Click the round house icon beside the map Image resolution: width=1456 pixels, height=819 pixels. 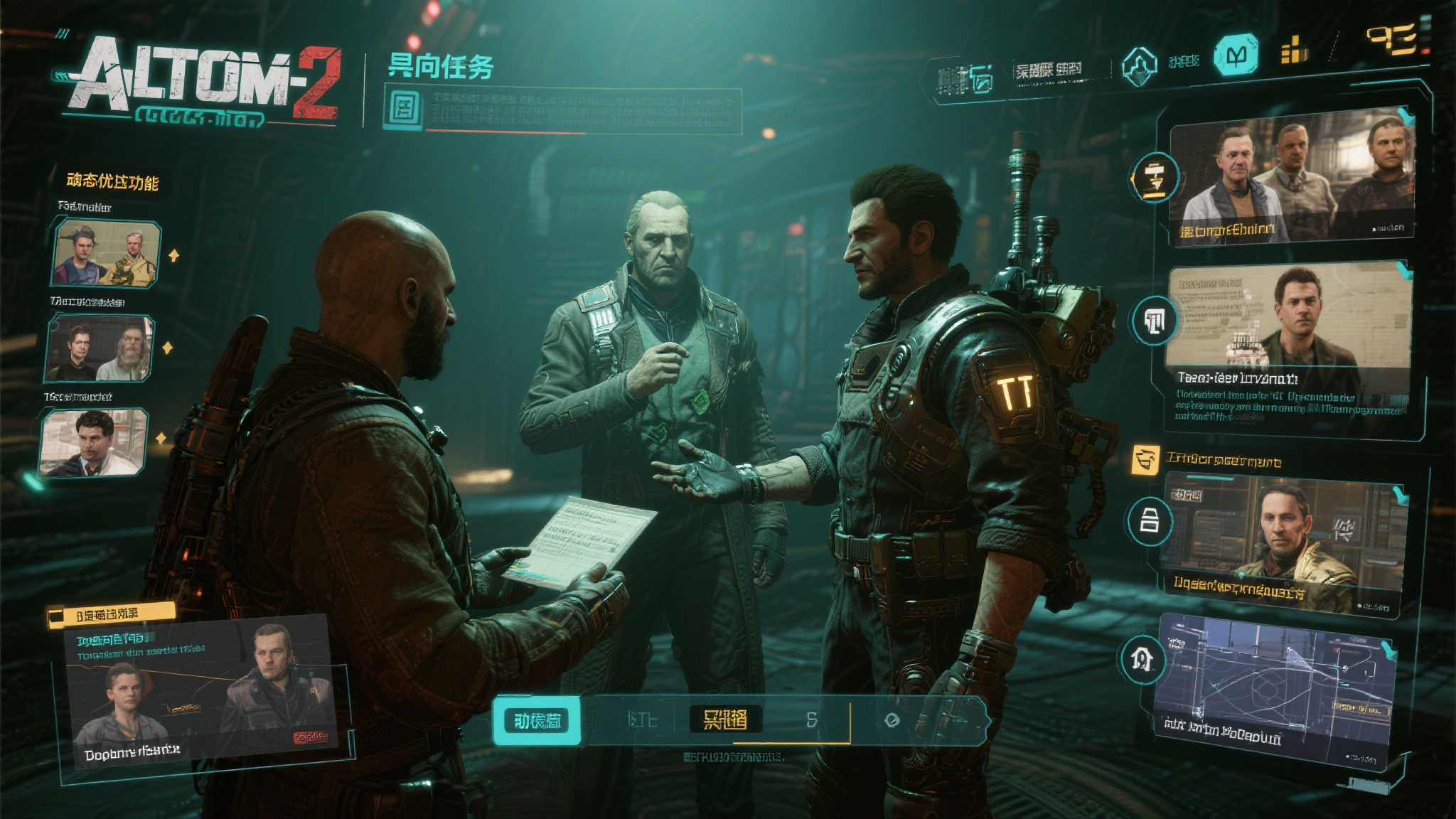click(1142, 660)
